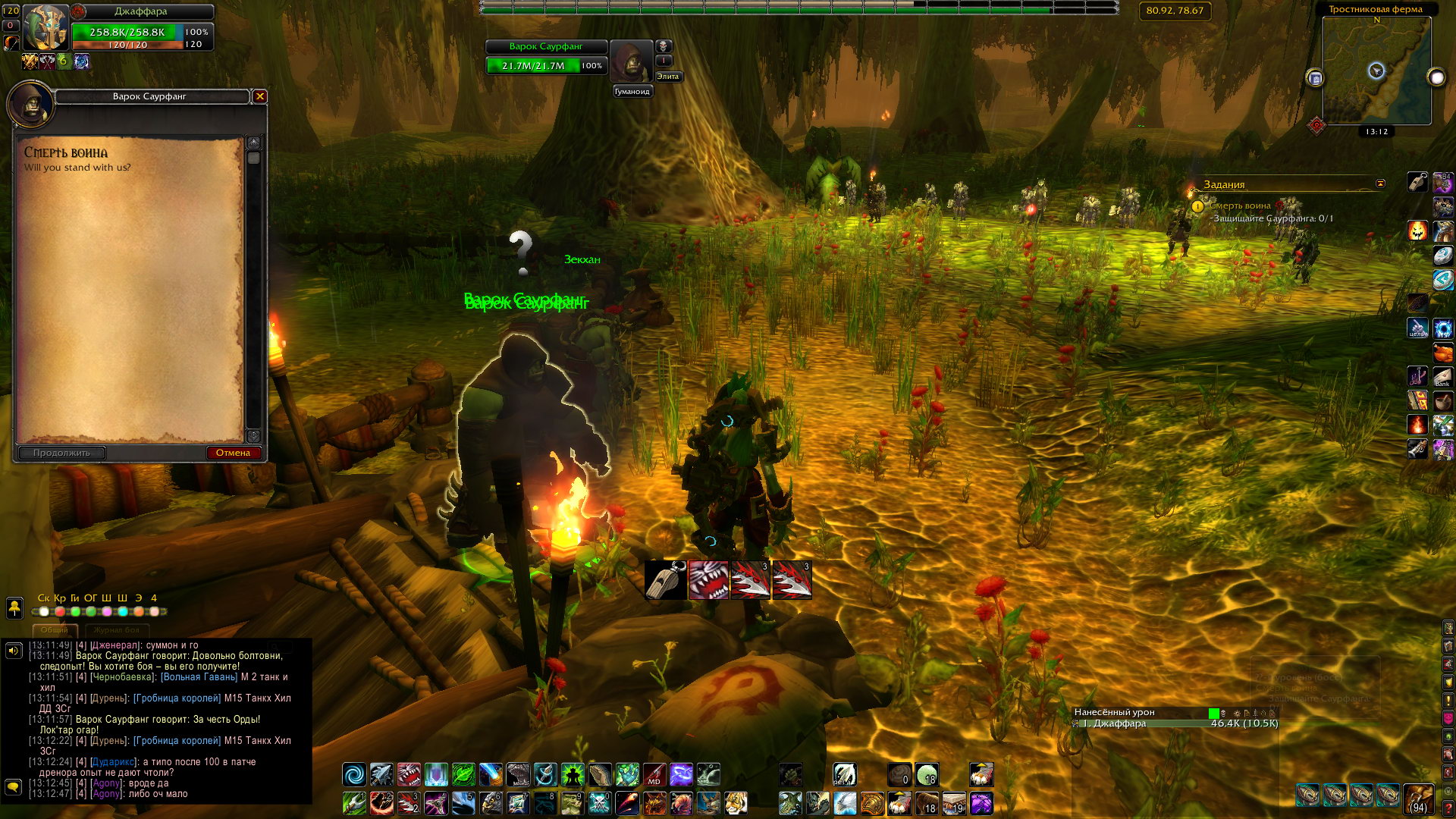
Task: Click the Отмена button in quest dialog
Action: click(233, 453)
